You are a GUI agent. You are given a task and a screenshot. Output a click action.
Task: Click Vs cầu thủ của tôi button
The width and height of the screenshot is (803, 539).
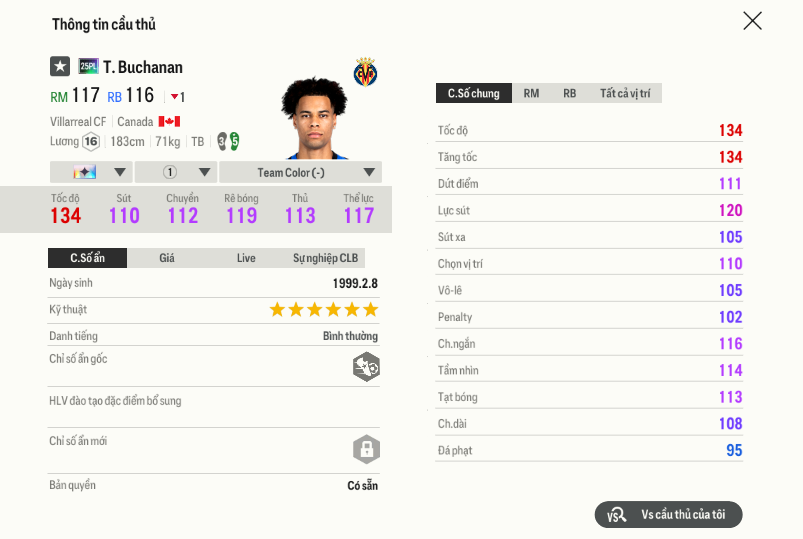[668, 514]
